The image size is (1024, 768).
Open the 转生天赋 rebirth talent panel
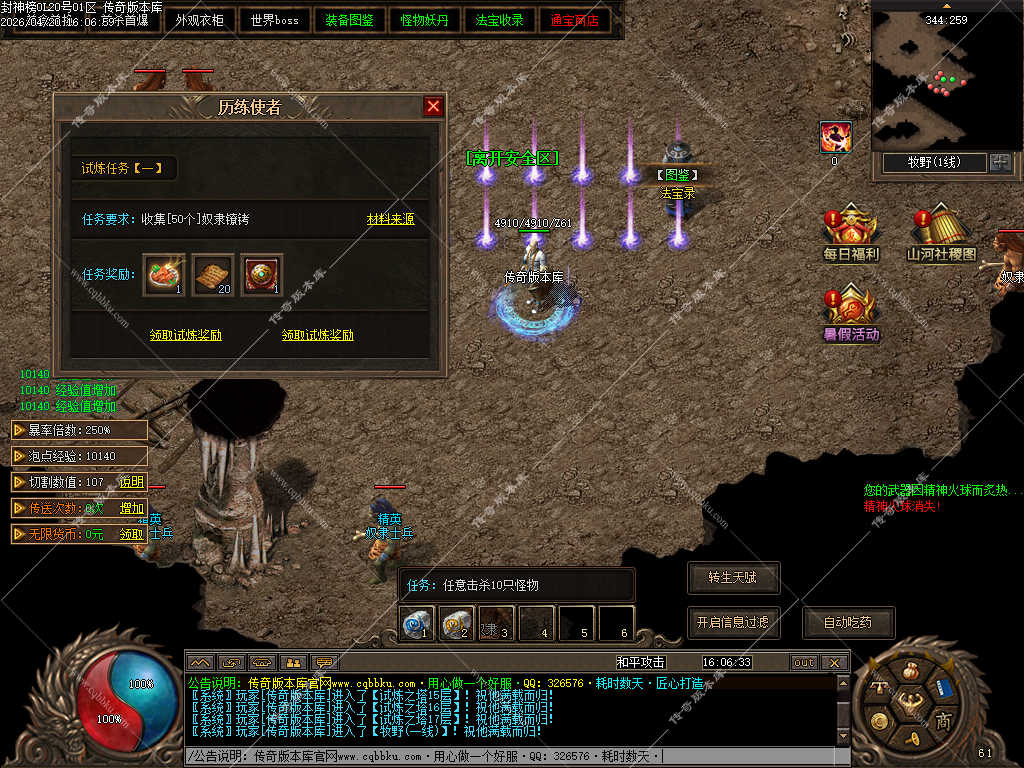coord(733,578)
